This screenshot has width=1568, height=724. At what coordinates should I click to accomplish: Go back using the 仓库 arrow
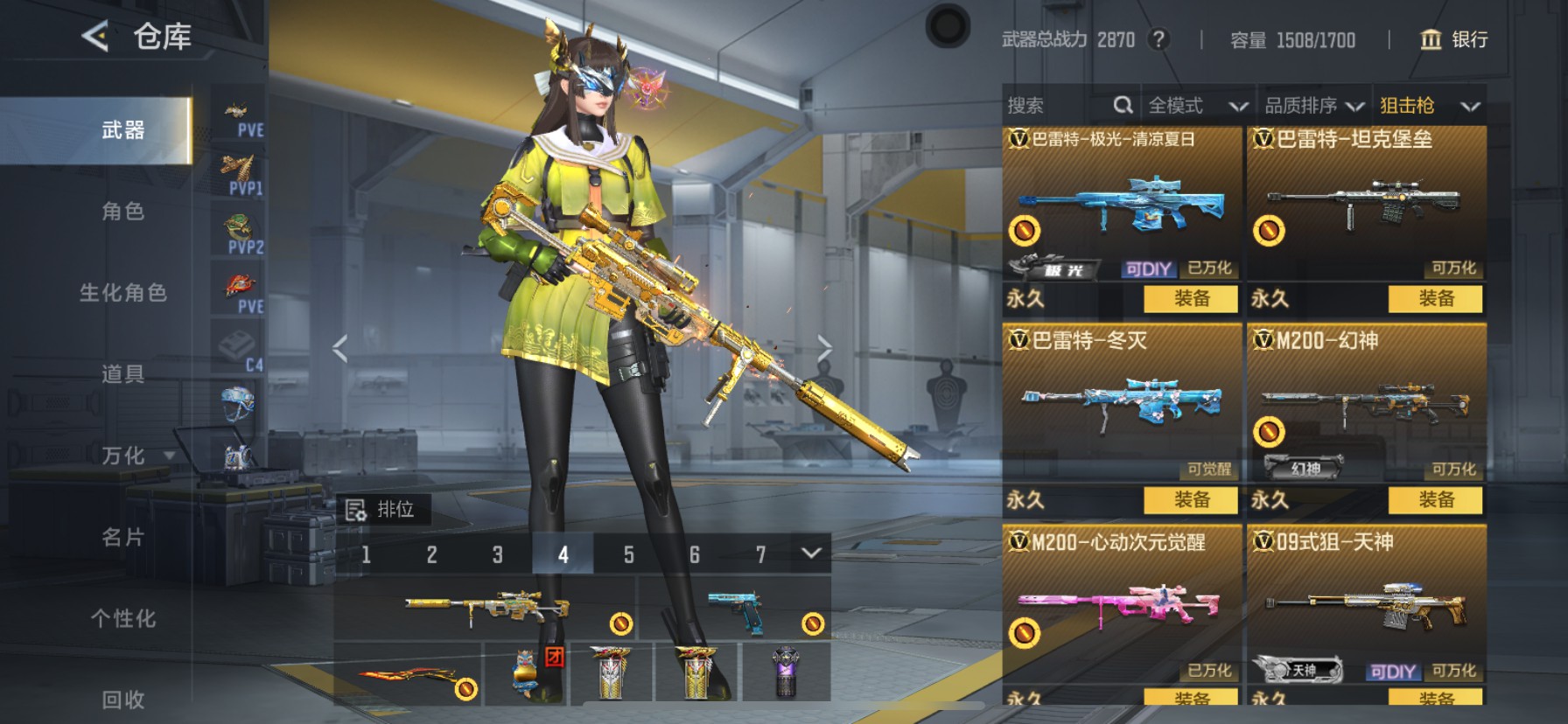click(95, 37)
